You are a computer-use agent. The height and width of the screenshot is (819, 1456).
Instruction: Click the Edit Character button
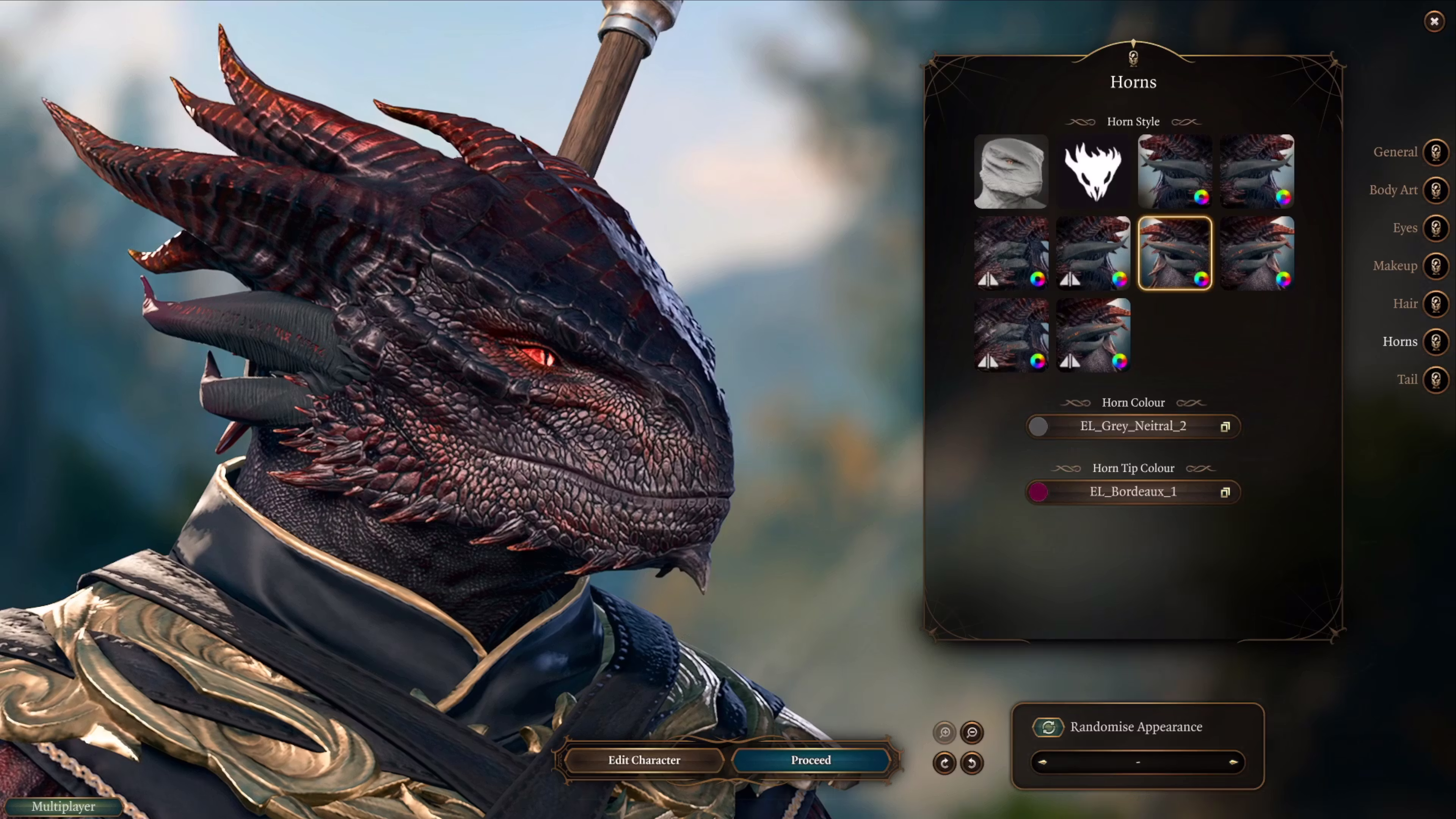pos(644,760)
